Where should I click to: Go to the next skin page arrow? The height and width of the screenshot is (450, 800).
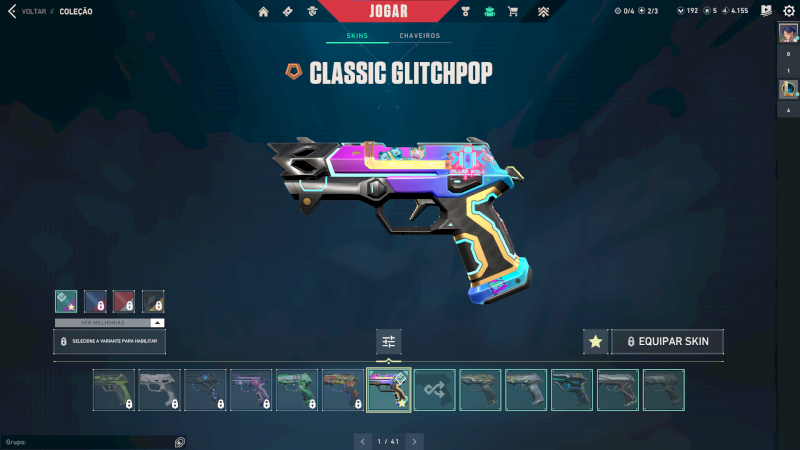414,441
